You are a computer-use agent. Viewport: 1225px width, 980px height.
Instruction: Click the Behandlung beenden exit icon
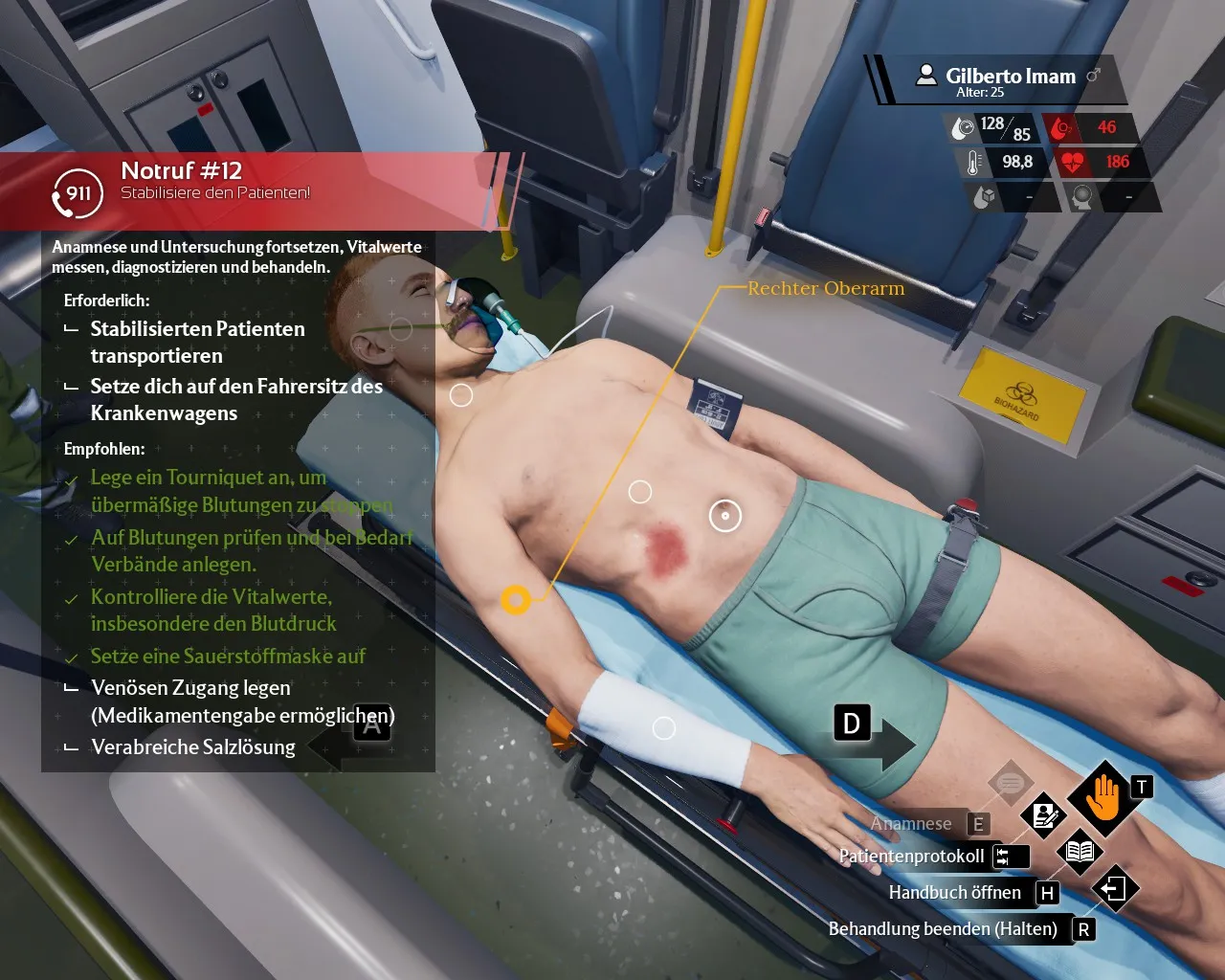tap(1114, 889)
